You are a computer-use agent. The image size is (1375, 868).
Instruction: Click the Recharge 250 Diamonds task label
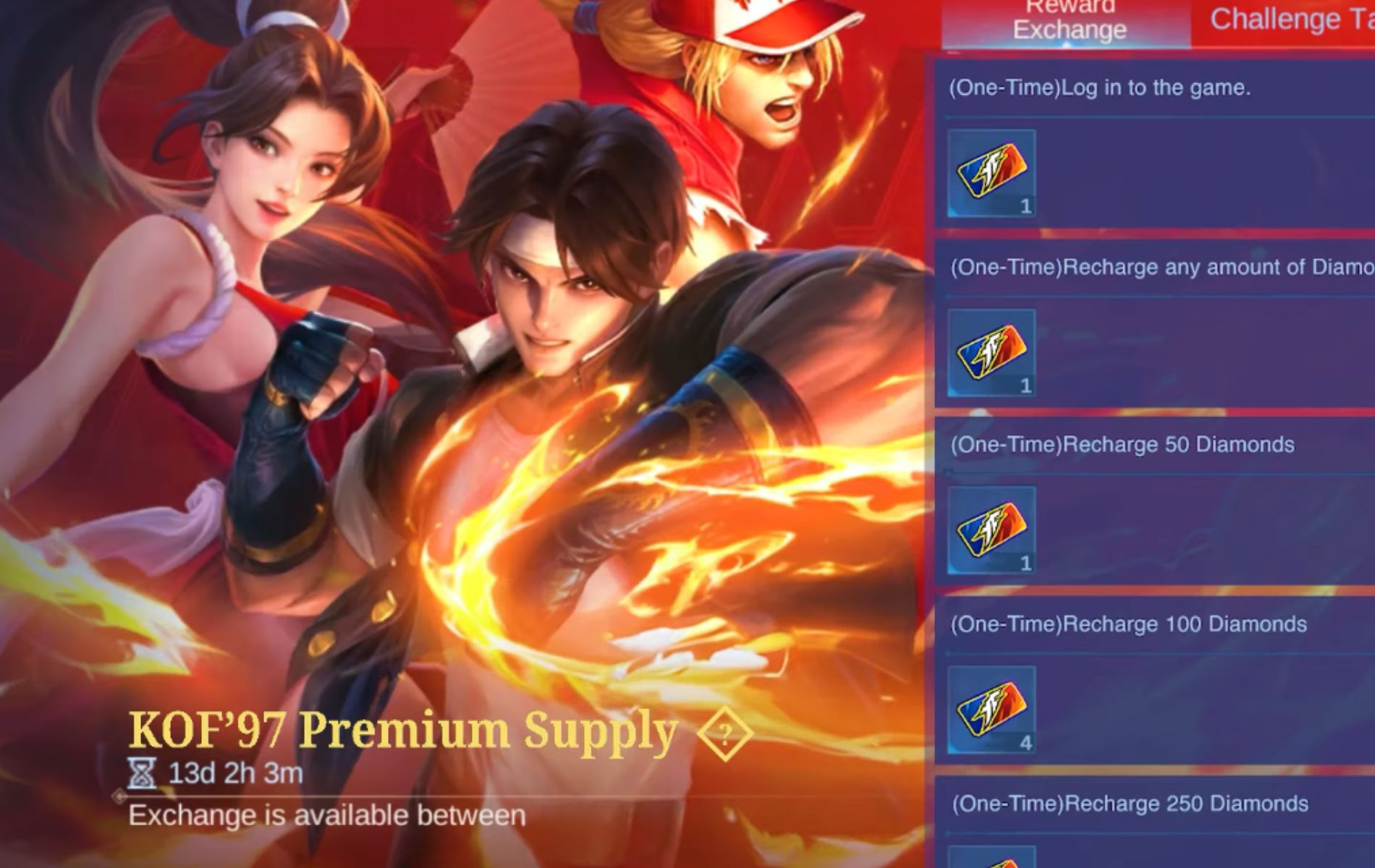coord(1129,803)
